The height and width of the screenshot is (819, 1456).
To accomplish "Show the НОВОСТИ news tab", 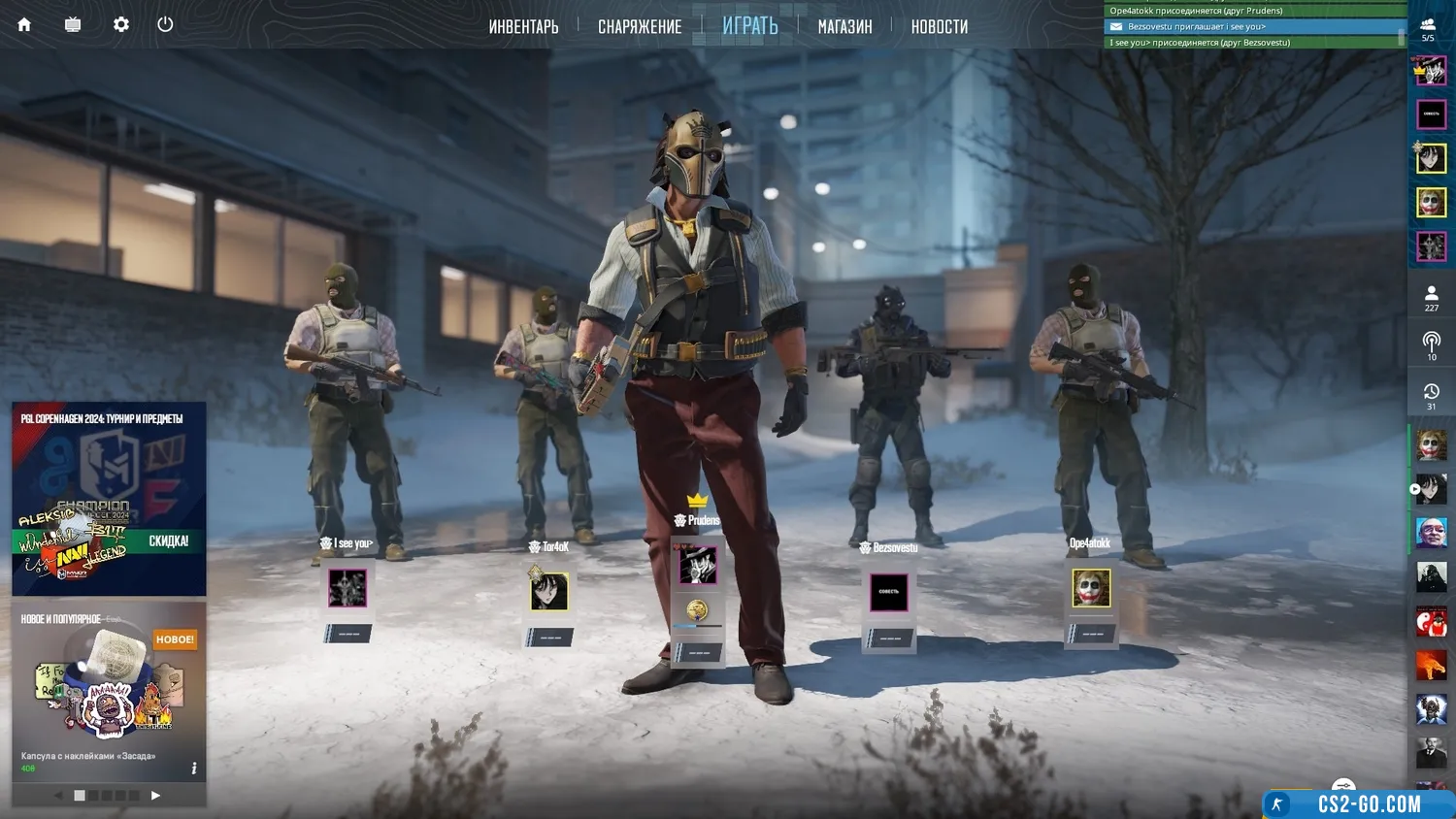I will click(x=939, y=26).
